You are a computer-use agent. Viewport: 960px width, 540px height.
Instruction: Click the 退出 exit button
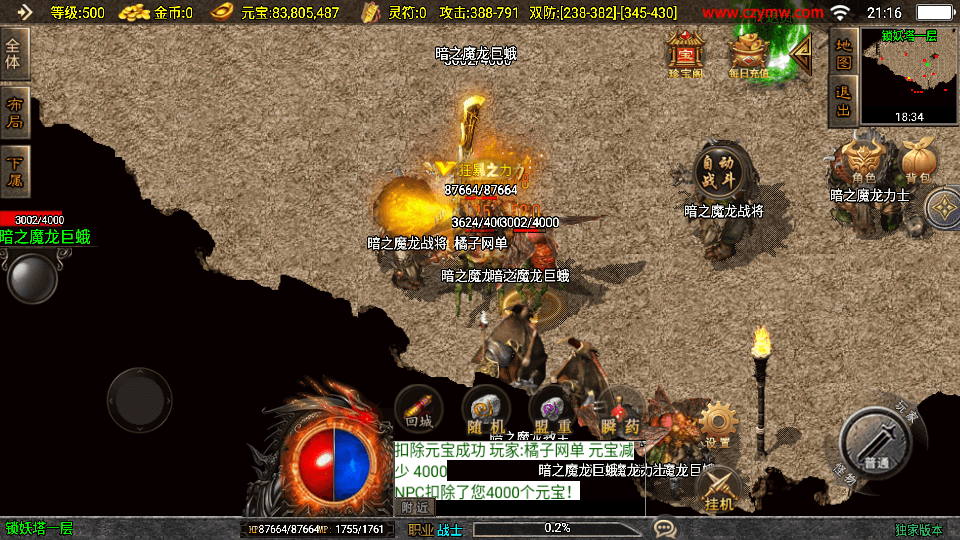[x=843, y=100]
